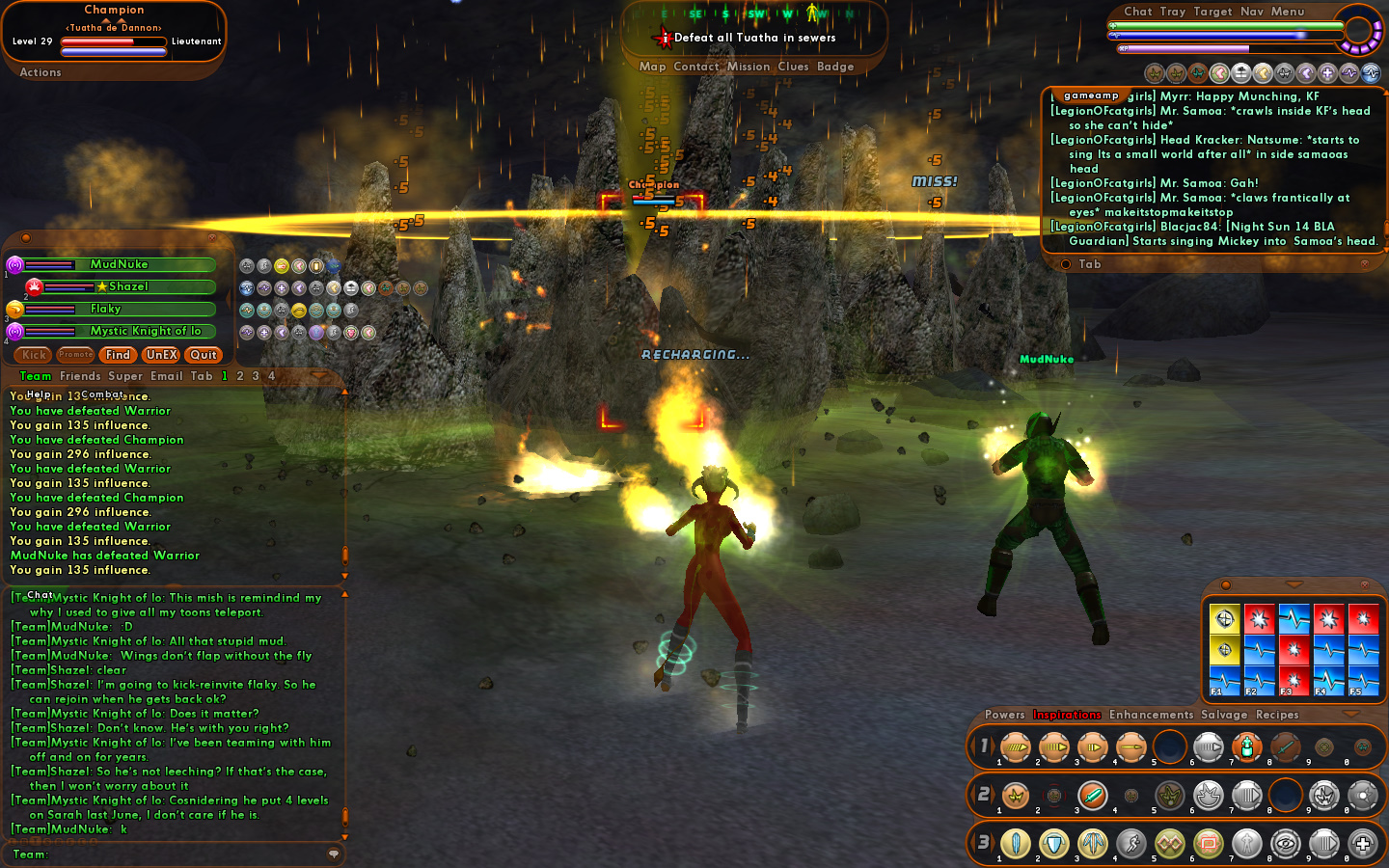Image resolution: width=1389 pixels, height=868 pixels.
Task: Click the Find team button
Action: [118, 355]
